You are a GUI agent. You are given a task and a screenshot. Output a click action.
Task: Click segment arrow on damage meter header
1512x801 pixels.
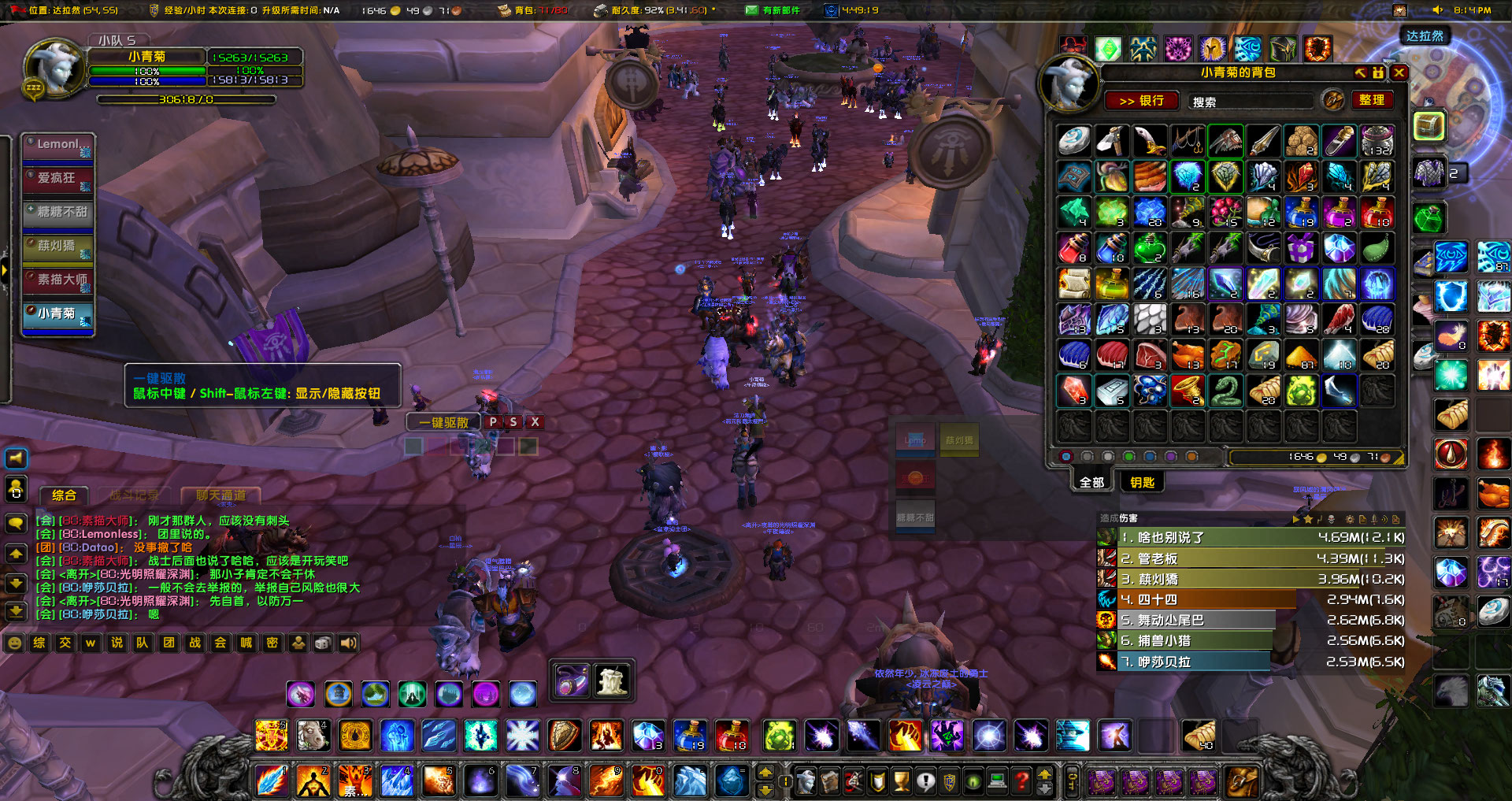[1297, 520]
